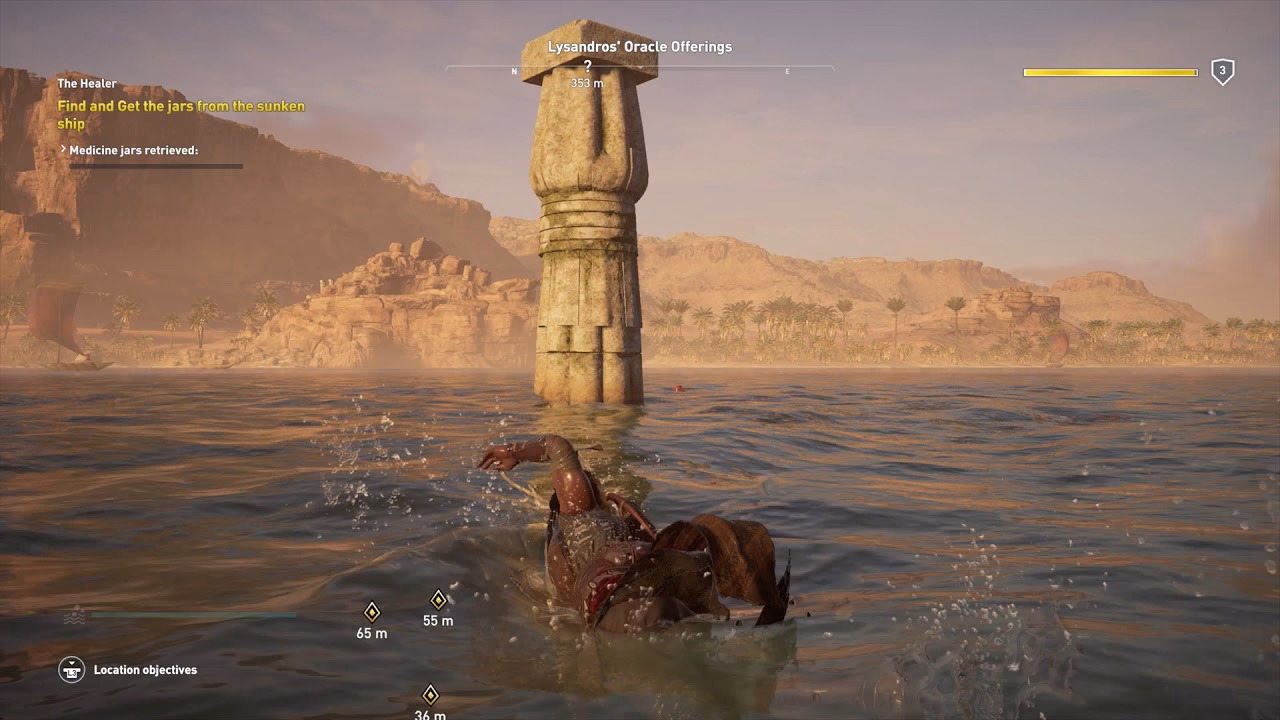The width and height of the screenshot is (1280, 720).
Task: Click the level 3 shield icon
Action: tap(1222, 72)
